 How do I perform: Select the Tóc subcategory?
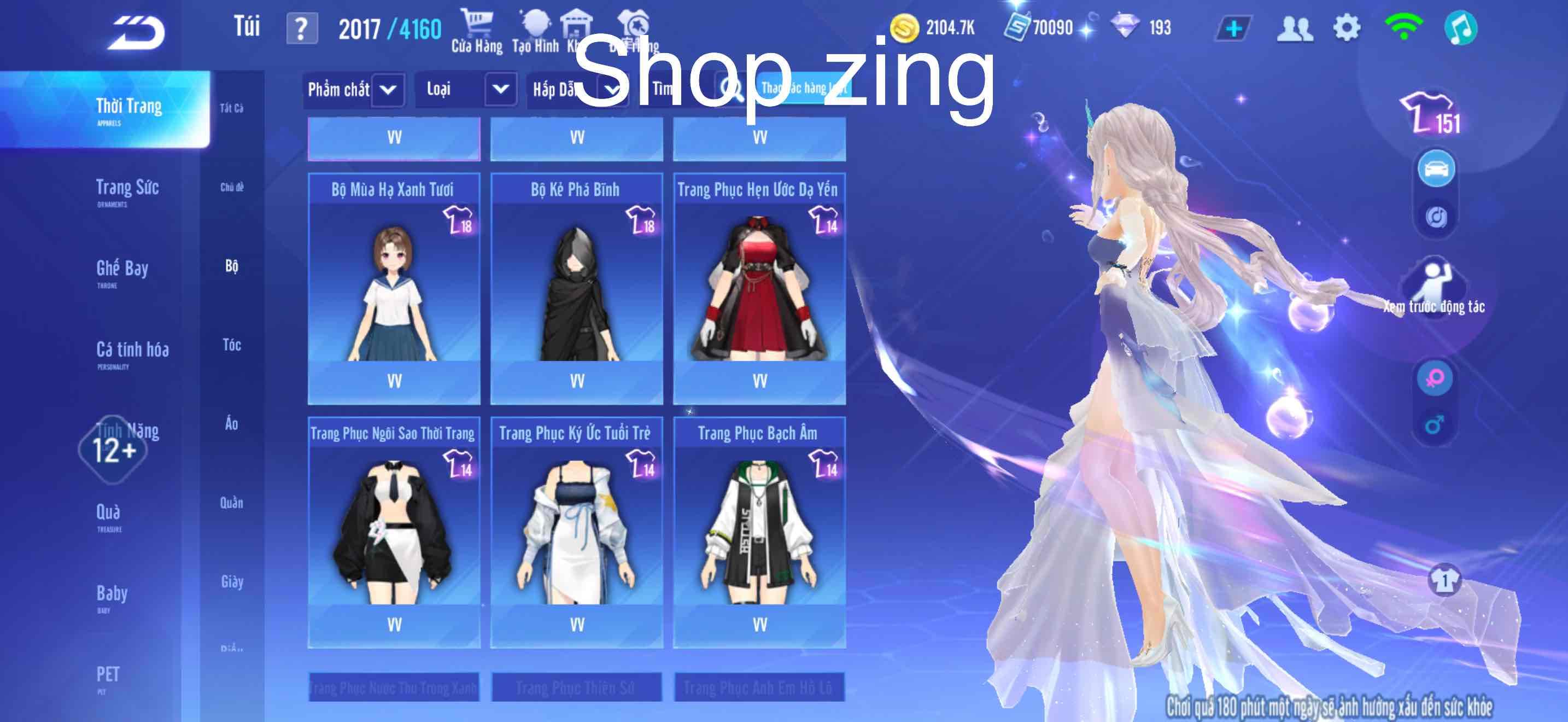[x=232, y=345]
